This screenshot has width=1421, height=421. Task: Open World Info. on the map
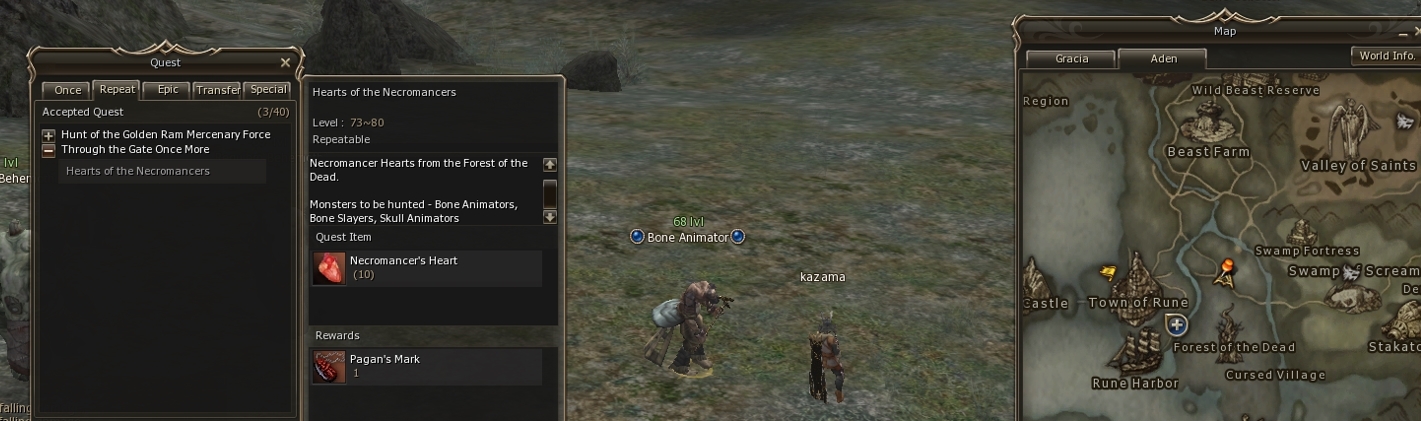pos(1386,56)
